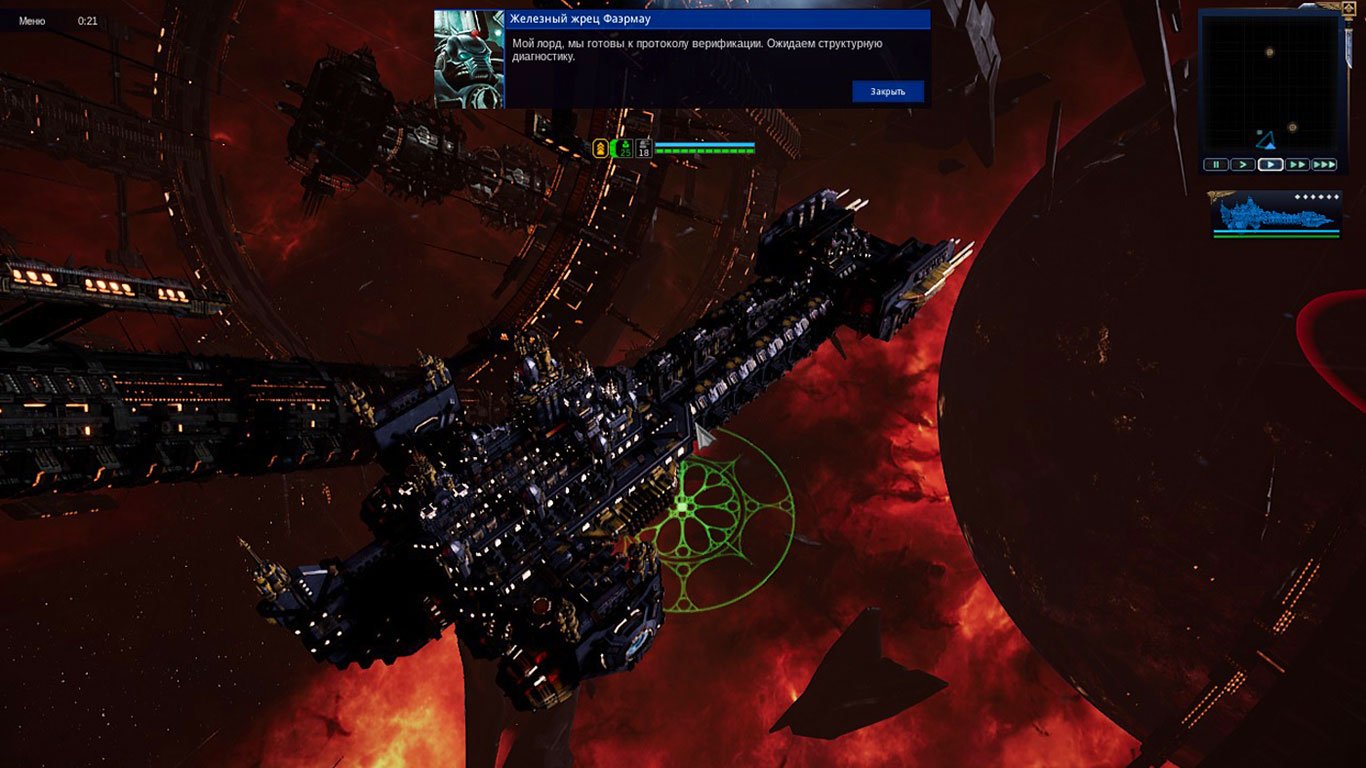Image resolution: width=1366 pixels, height=768 pixels.
Task: Select the gold rank chevrons insignia above the fleet
Action: click(x=600, y=147)
